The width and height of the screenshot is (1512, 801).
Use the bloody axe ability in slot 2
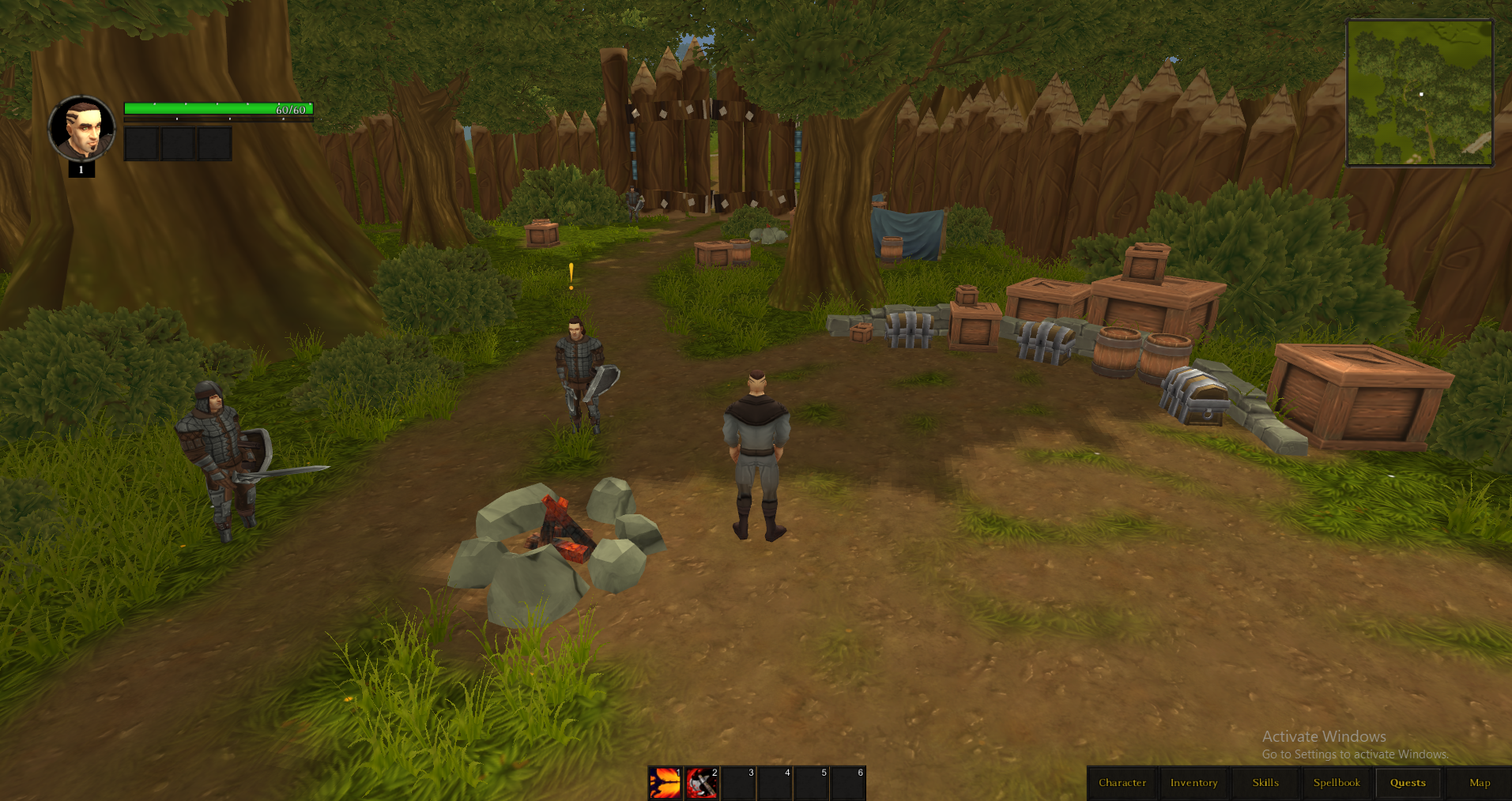(702, 783)
